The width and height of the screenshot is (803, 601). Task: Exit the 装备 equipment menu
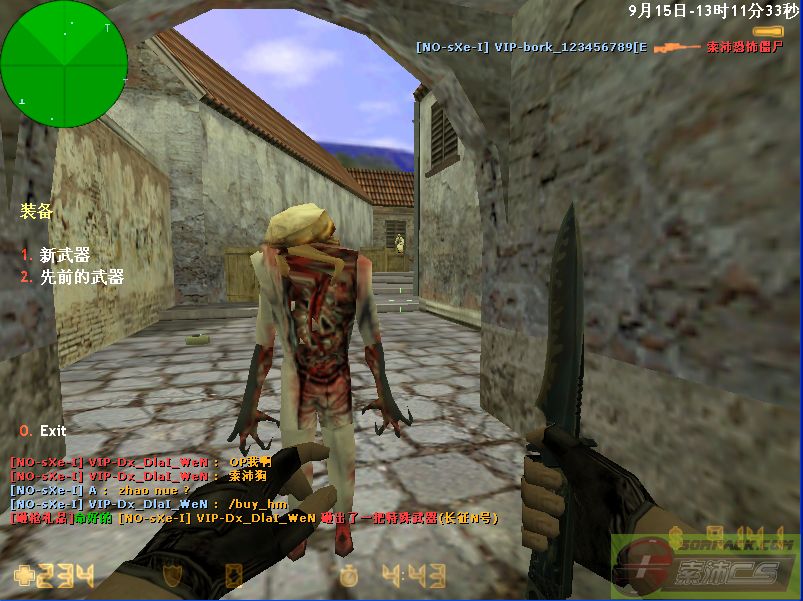tap(52, 431)
